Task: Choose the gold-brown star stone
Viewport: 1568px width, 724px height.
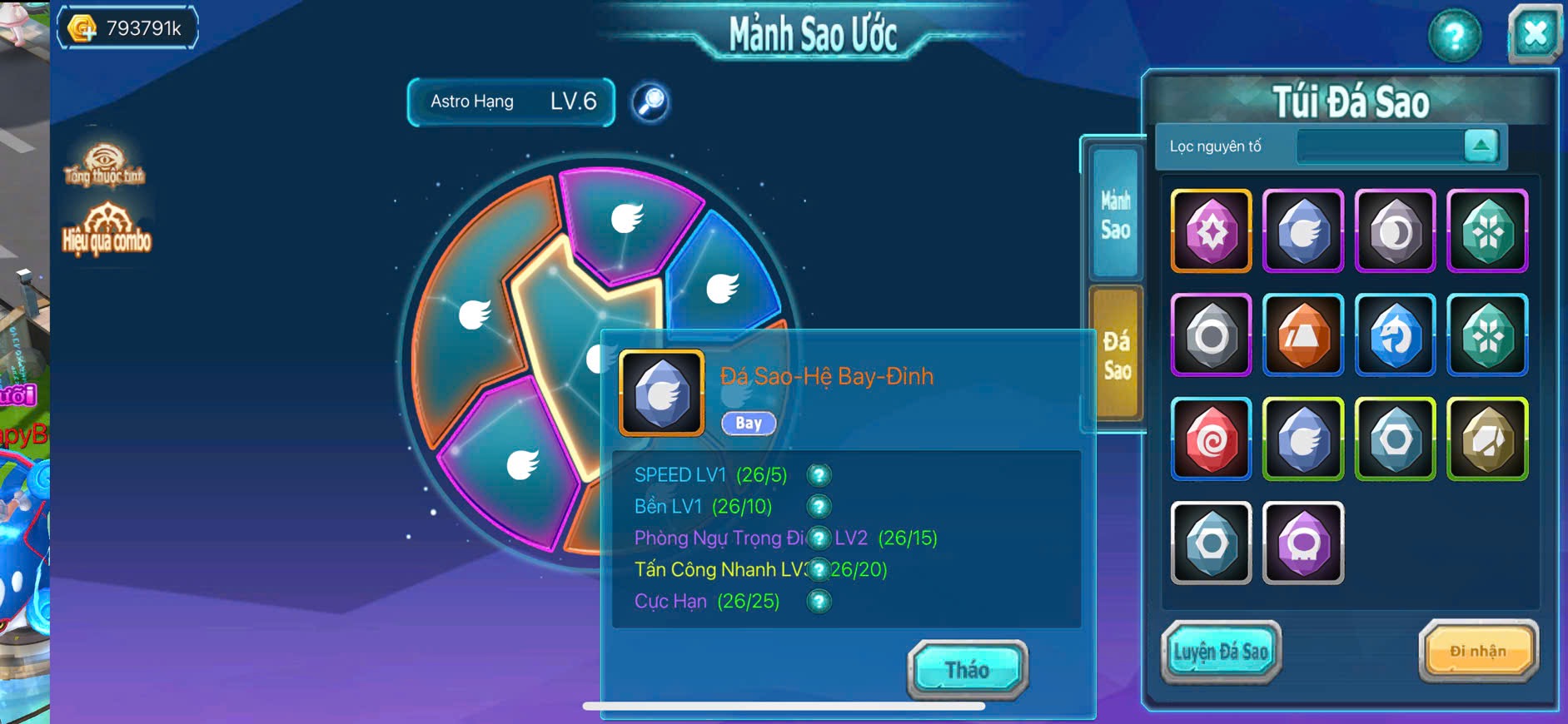Action: pos(1487,439)
